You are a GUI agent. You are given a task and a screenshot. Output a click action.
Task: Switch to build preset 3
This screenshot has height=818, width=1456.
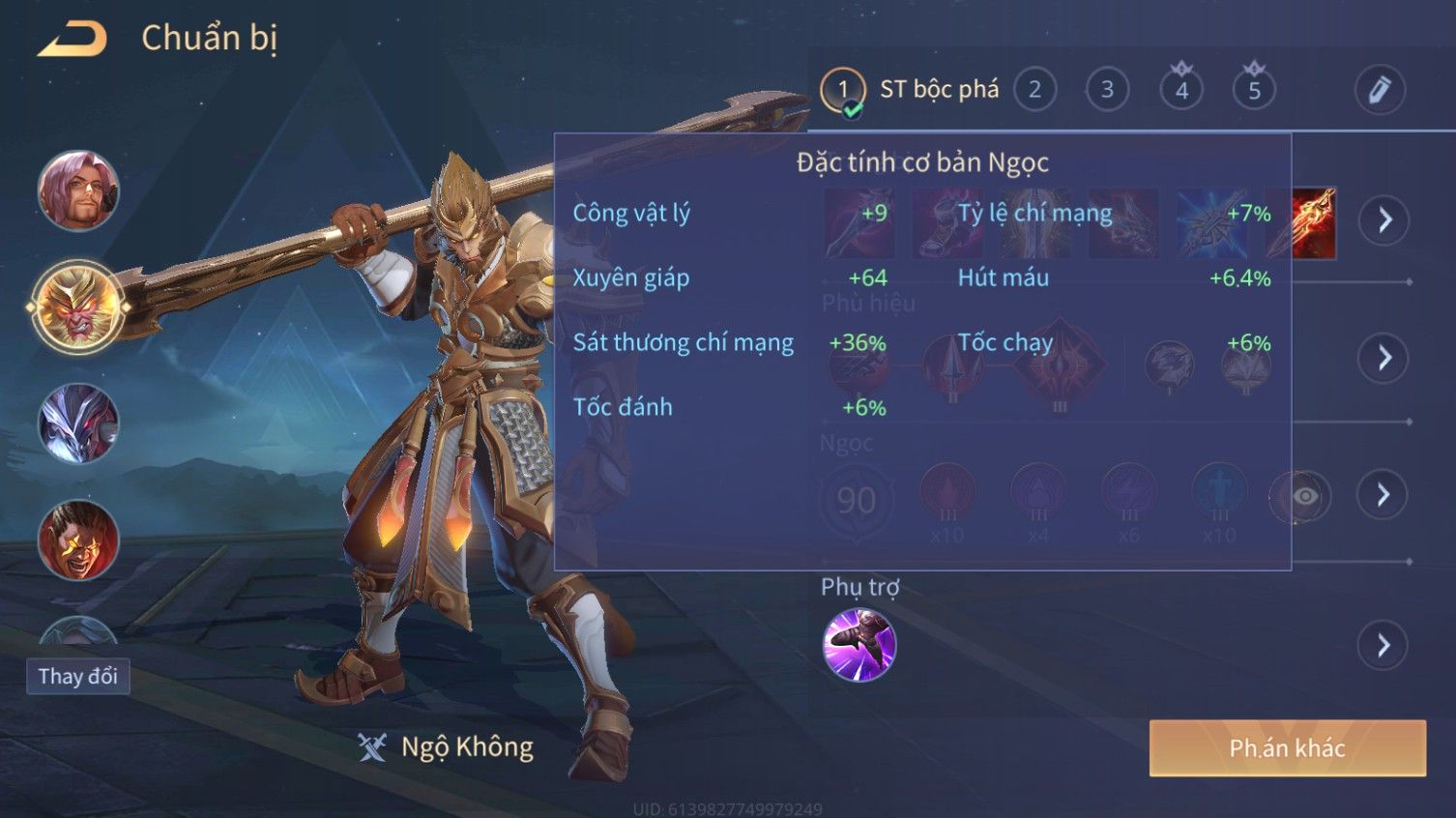click(x=1107, y=90)
